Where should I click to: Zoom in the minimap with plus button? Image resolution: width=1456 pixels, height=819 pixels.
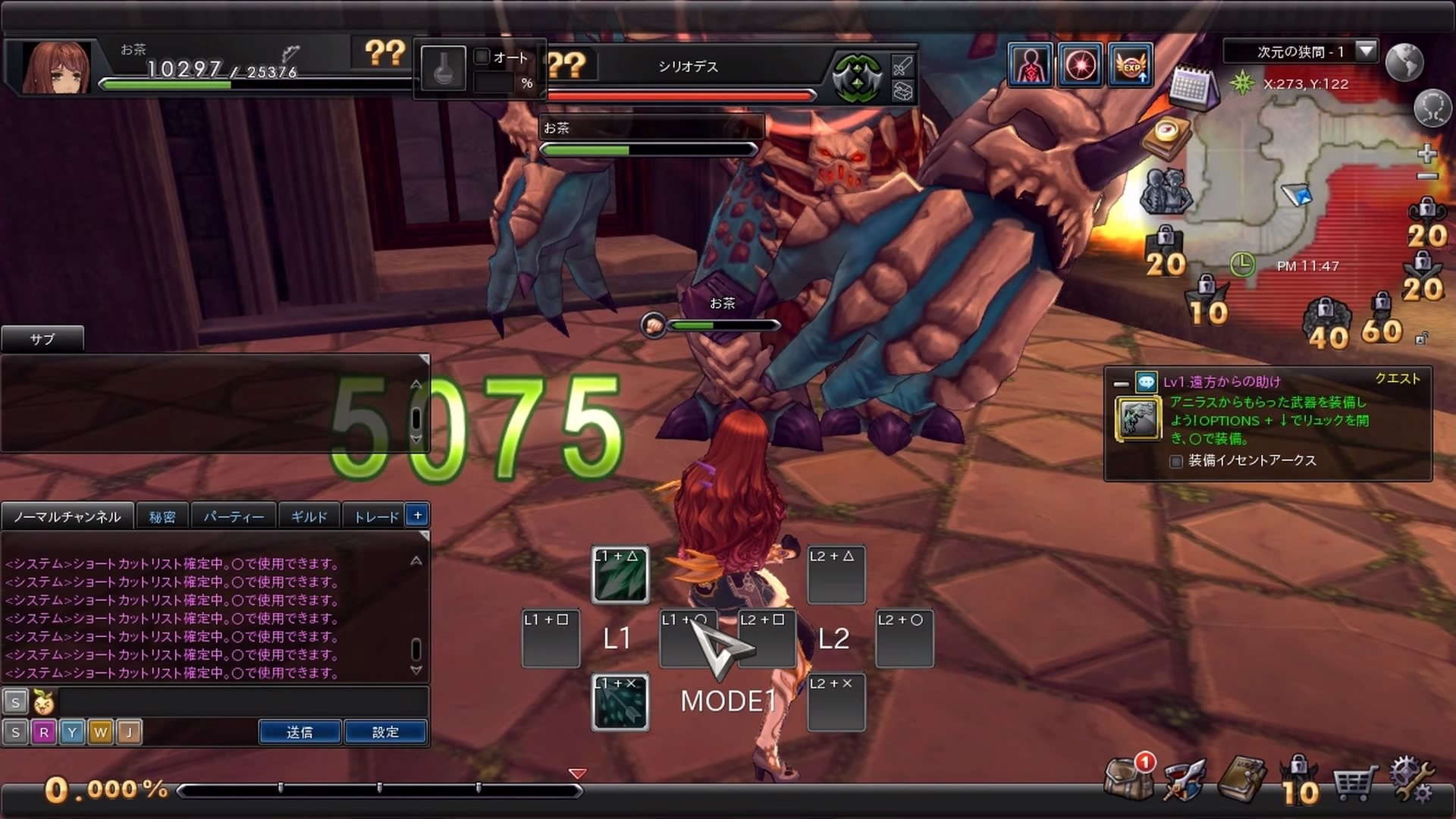(1426, 154)
